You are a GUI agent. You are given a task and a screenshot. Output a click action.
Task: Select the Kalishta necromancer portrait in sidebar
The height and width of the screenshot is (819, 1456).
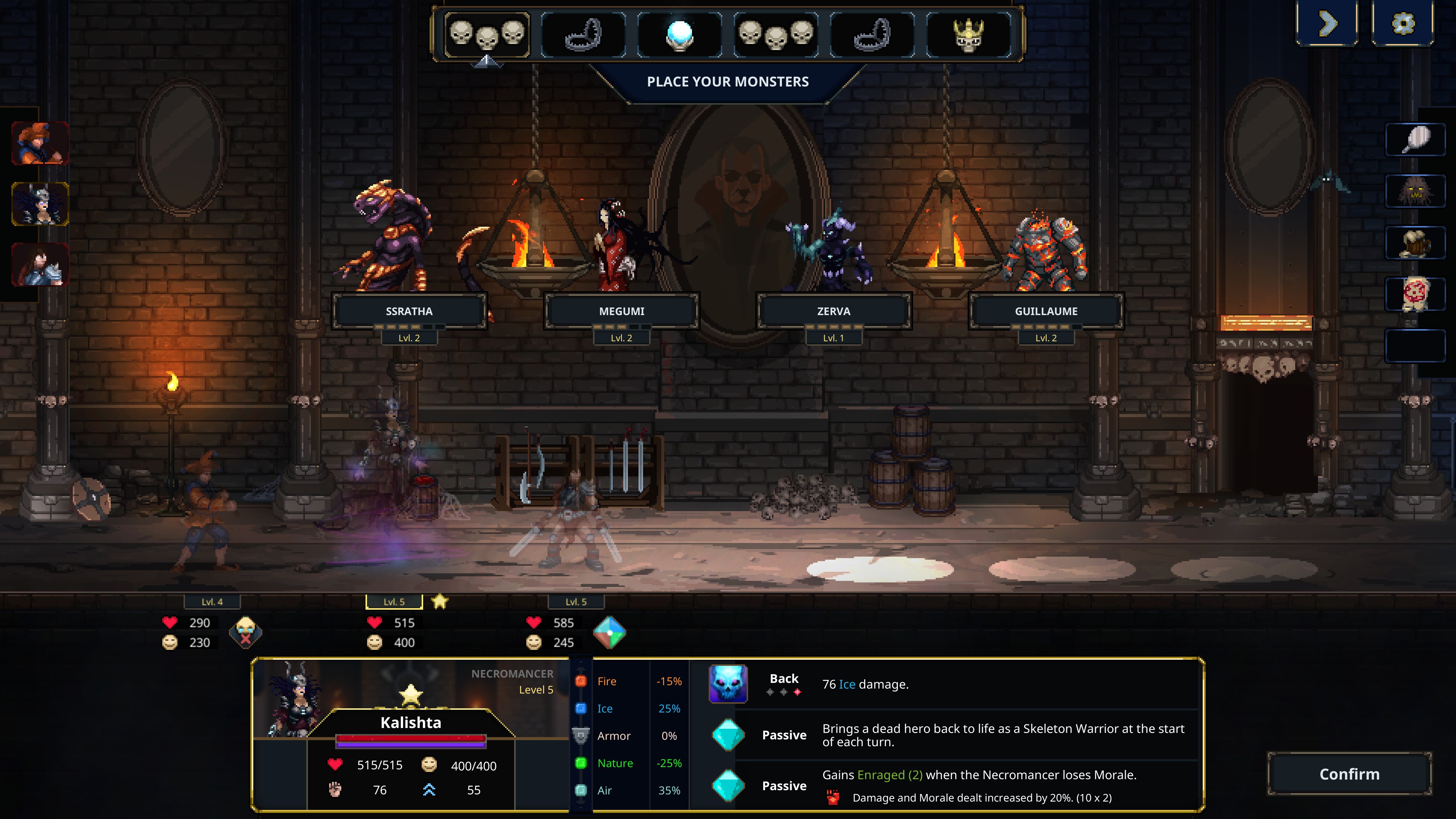tap(40, 204)
